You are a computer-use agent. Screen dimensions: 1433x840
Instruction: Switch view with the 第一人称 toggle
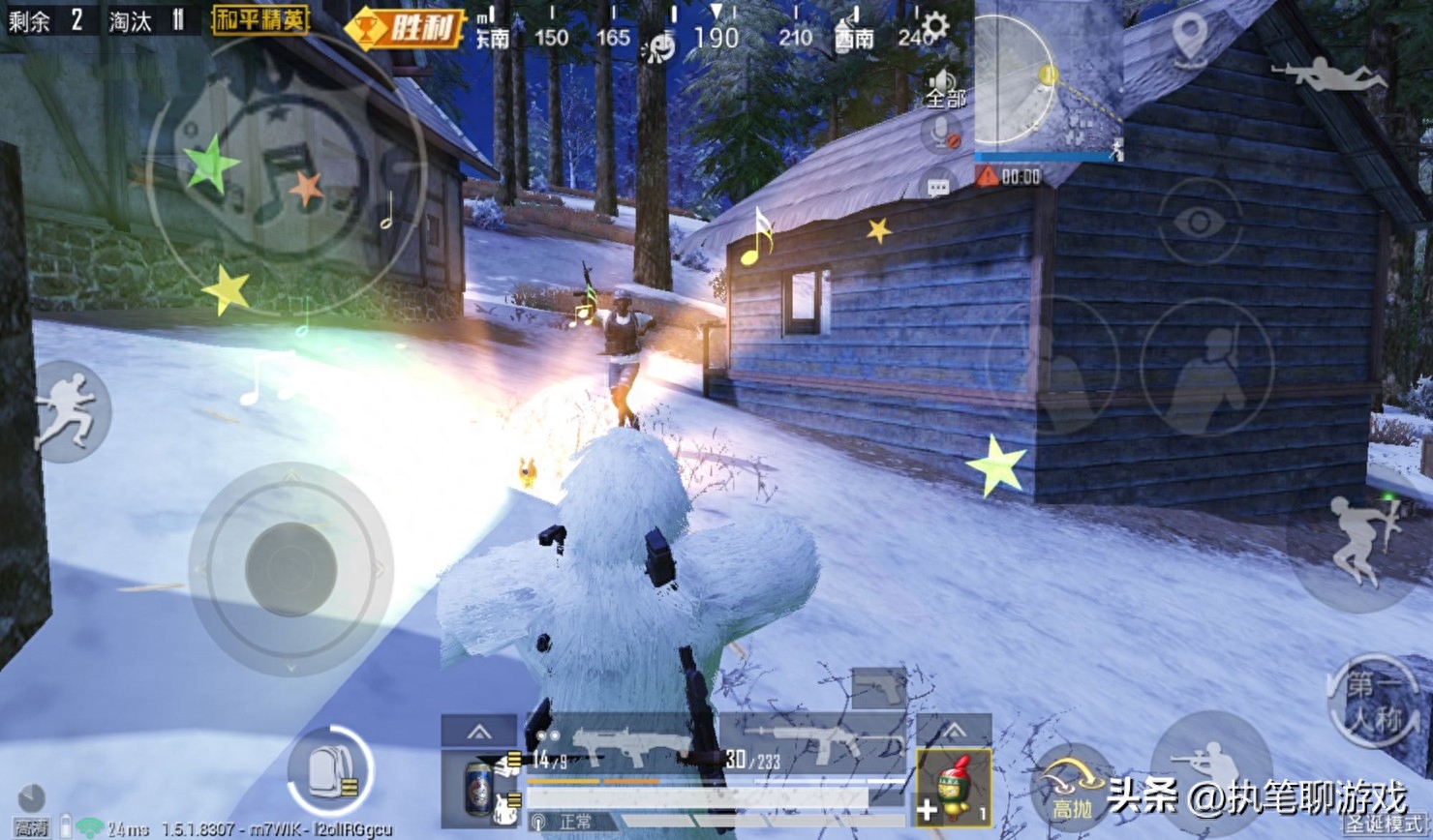coord(1375,702)
